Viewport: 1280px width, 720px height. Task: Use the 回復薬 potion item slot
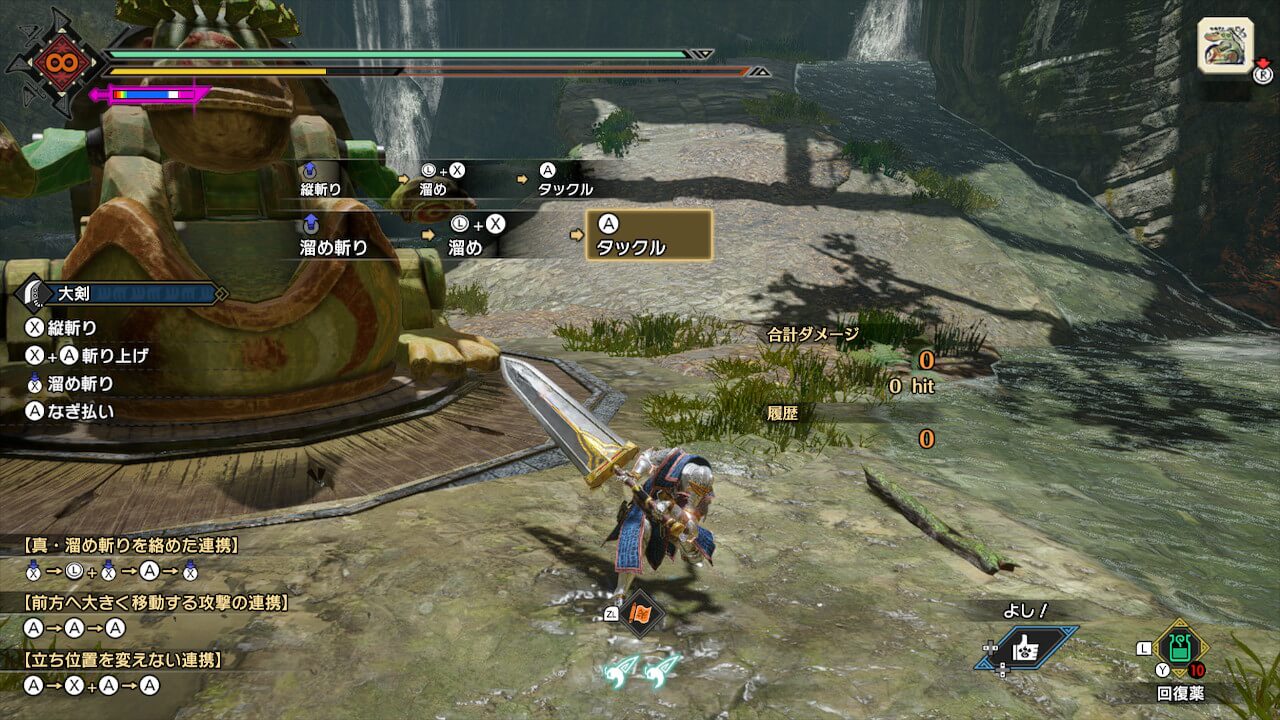1181,647
